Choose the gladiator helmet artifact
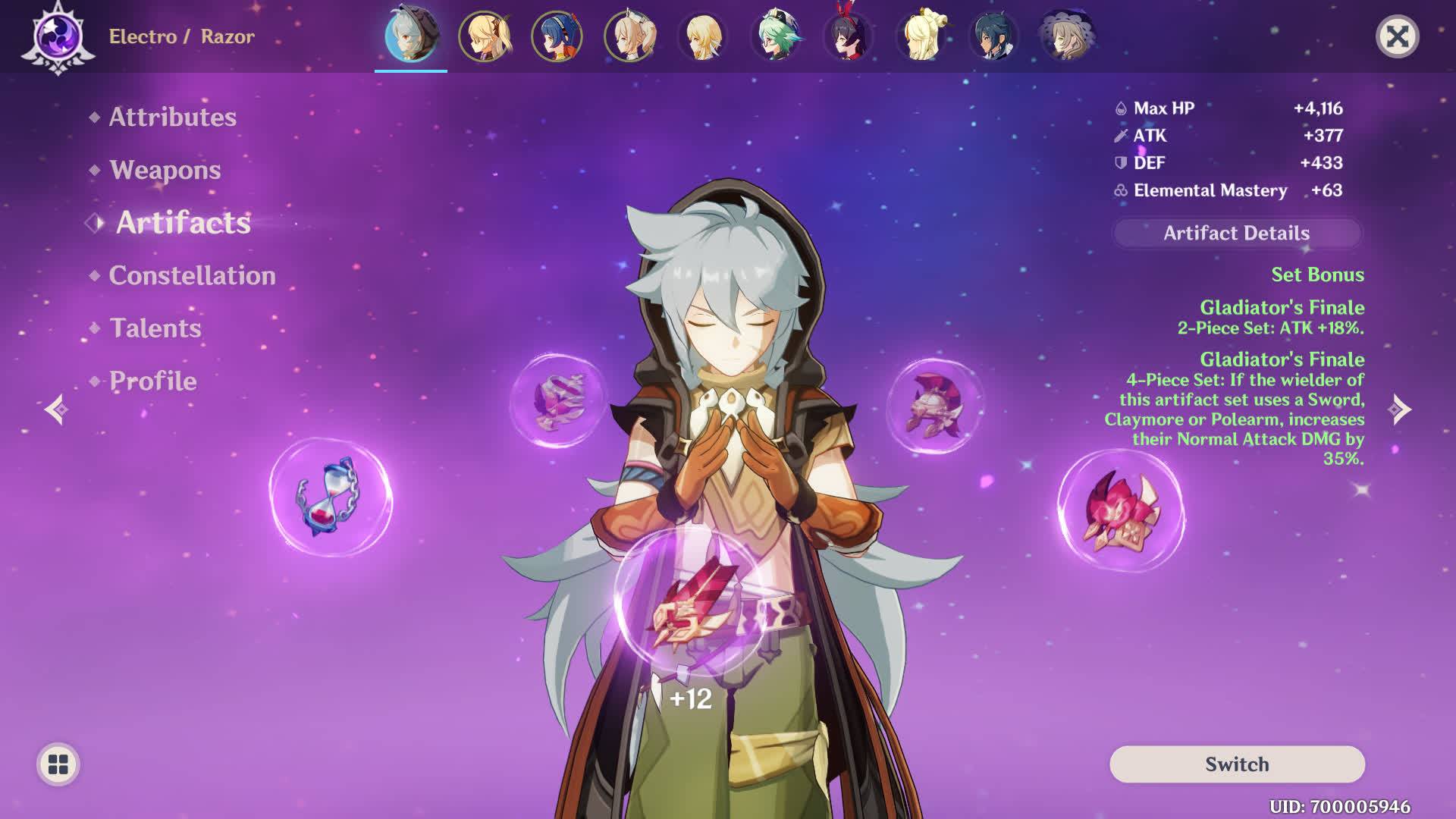 (x=934, y=406)
